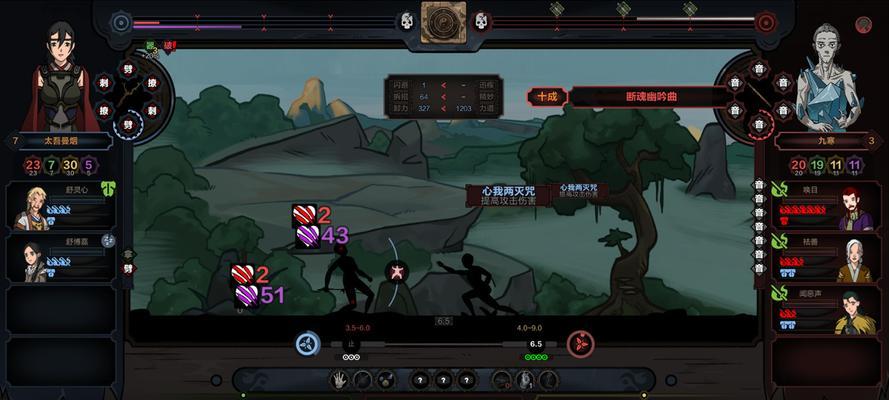Screen dimensions: 889x400
Task: Click the red round icon above enemy portrait
Action: (766, 21)
